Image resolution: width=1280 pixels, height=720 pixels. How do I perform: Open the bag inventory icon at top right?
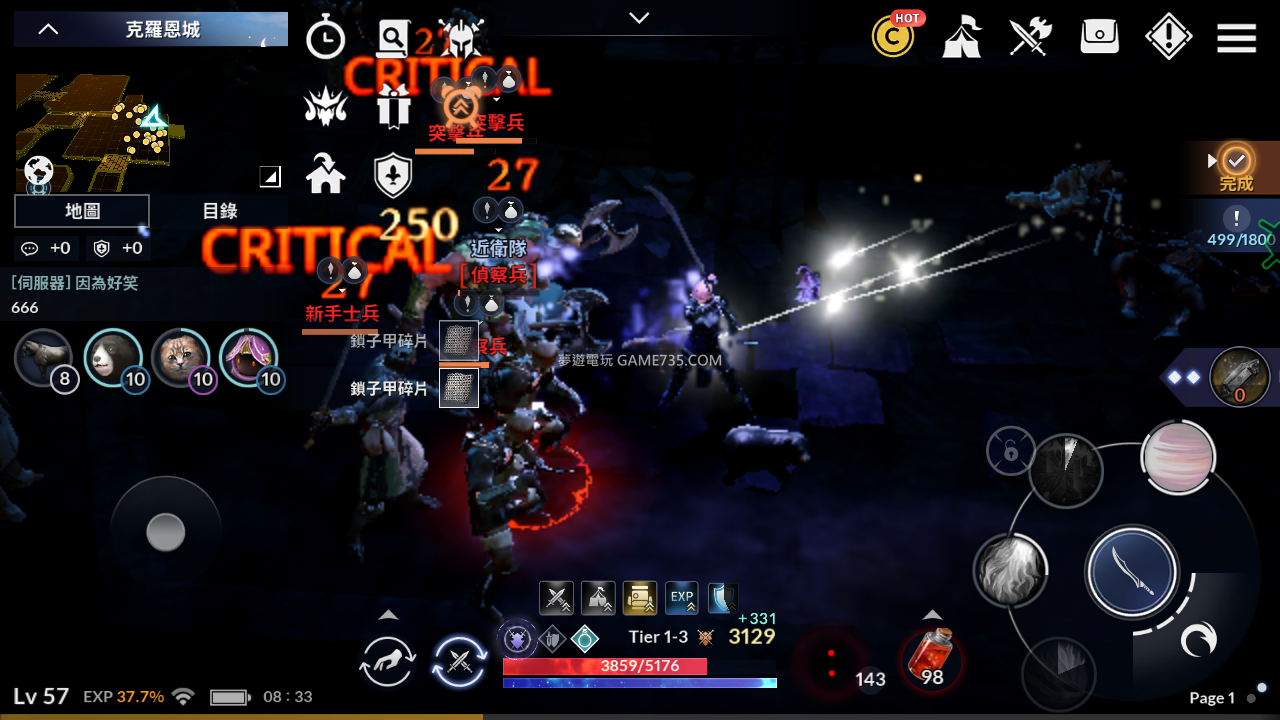(1099, 36)
